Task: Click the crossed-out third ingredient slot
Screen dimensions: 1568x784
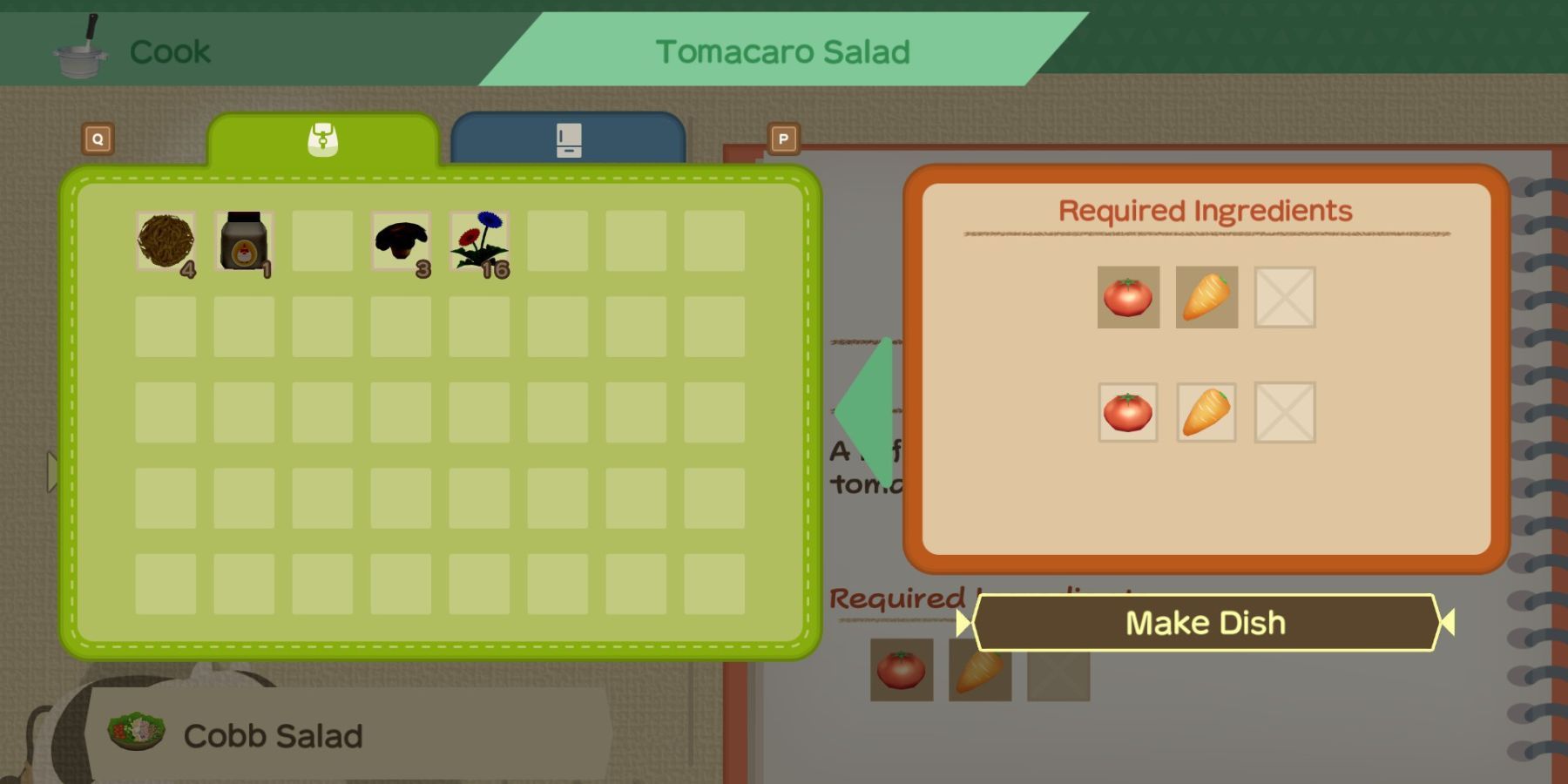Action: (1284, 297)
